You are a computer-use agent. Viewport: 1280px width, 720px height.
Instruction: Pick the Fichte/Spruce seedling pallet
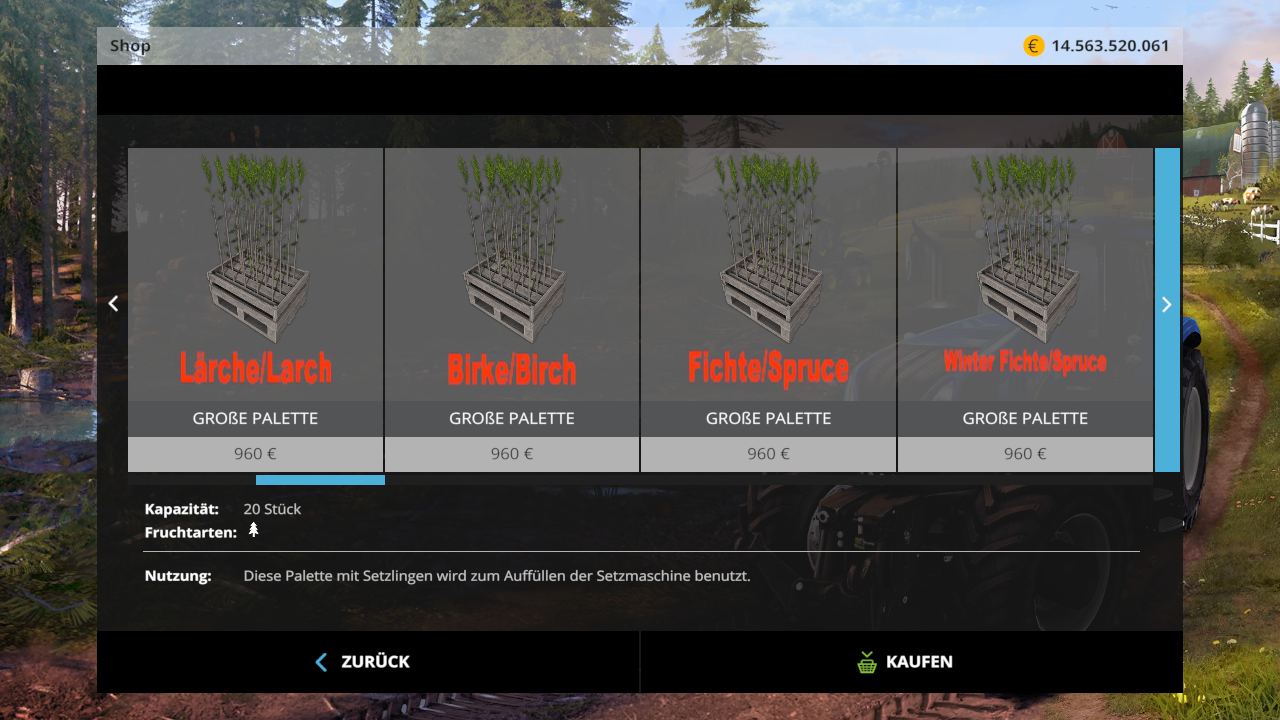pos(768,290)
